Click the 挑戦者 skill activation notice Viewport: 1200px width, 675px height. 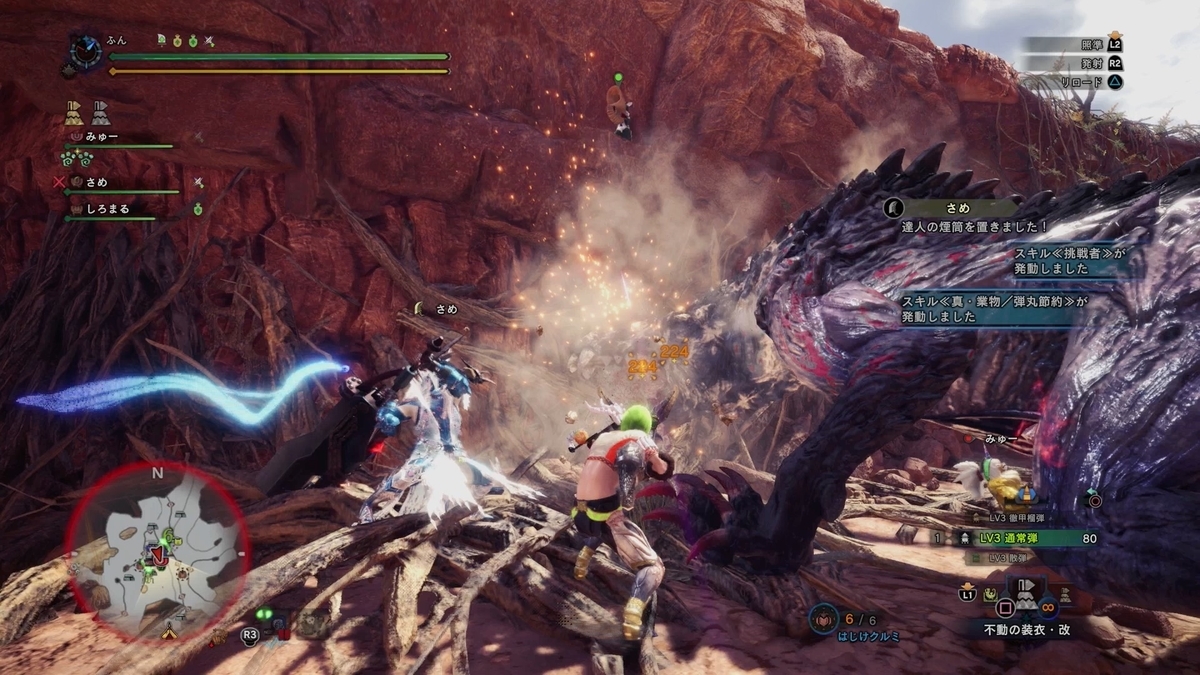point(1070,263)
